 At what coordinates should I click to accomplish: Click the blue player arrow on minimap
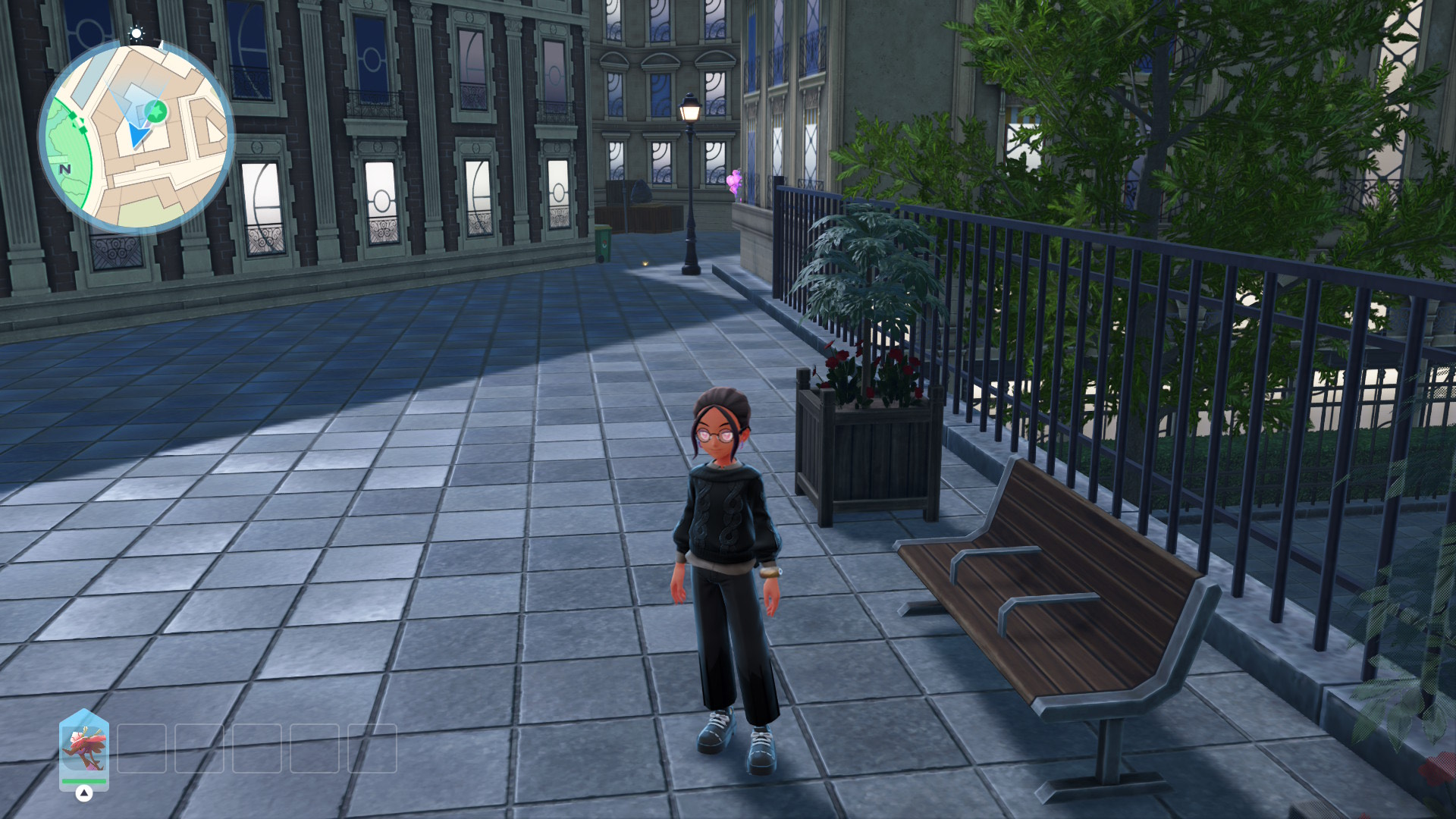[139, 136]
